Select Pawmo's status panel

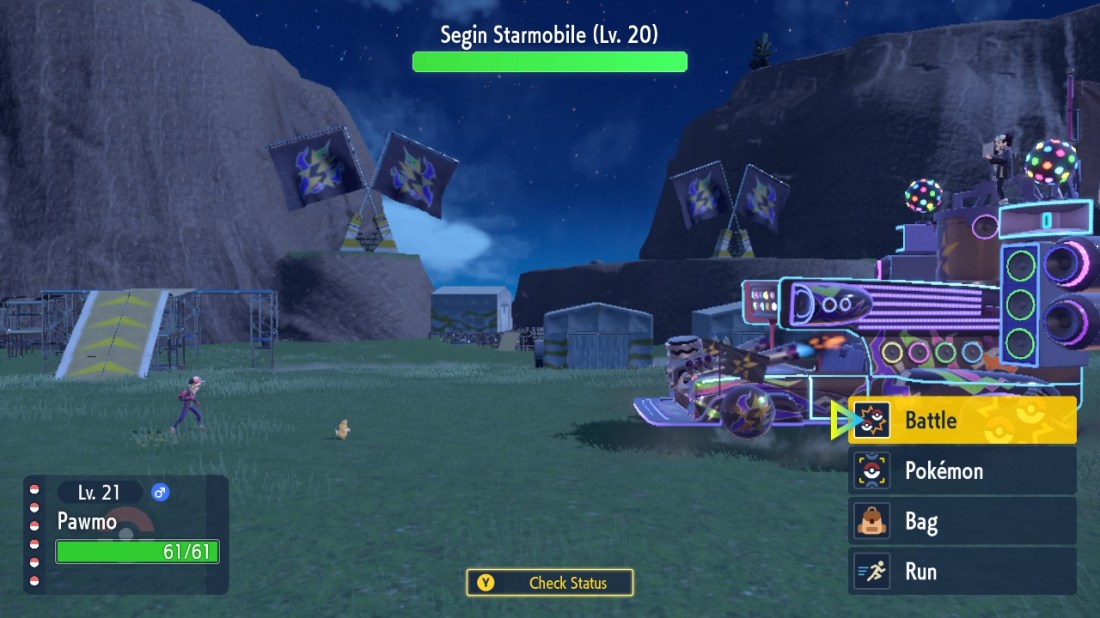click(x=129, y=534)
